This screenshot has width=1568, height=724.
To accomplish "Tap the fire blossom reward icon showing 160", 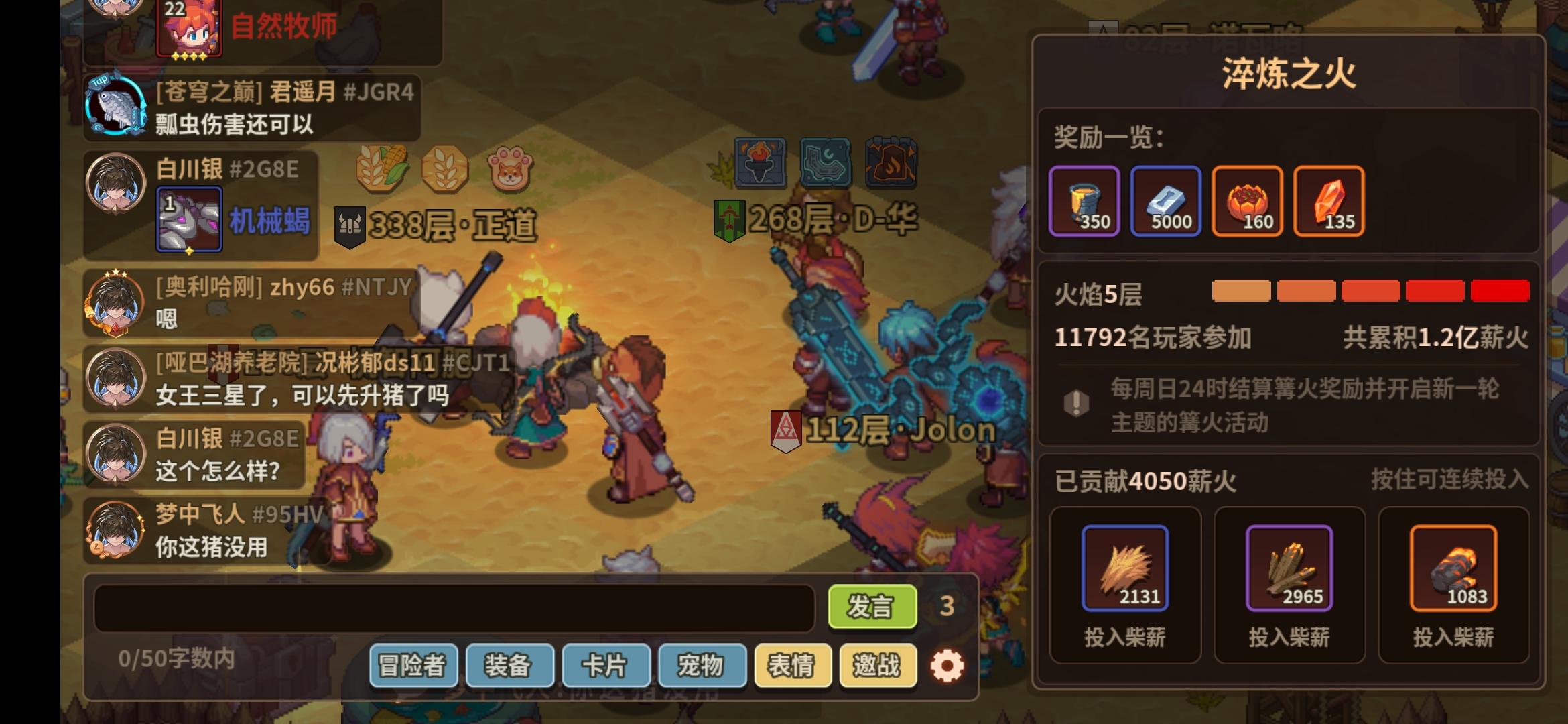I will (x=1247, y=201).
